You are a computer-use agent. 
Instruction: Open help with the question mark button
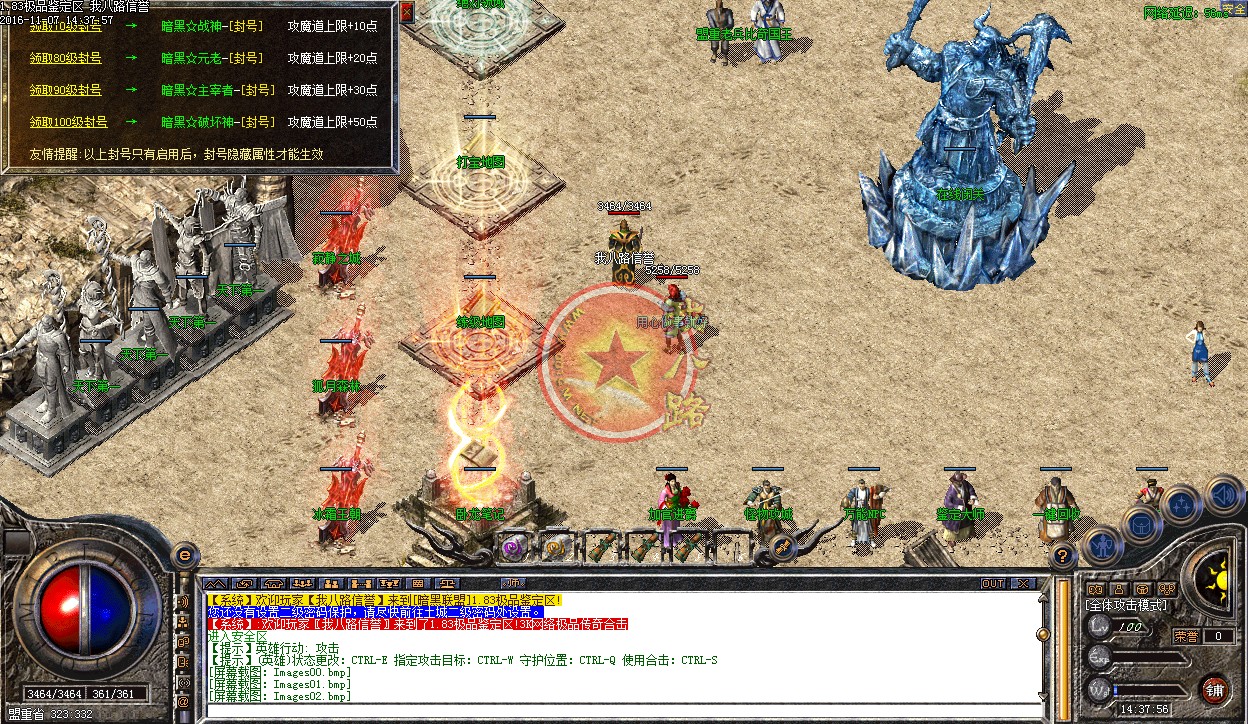pyautogui.click(x=1063, y=555)
